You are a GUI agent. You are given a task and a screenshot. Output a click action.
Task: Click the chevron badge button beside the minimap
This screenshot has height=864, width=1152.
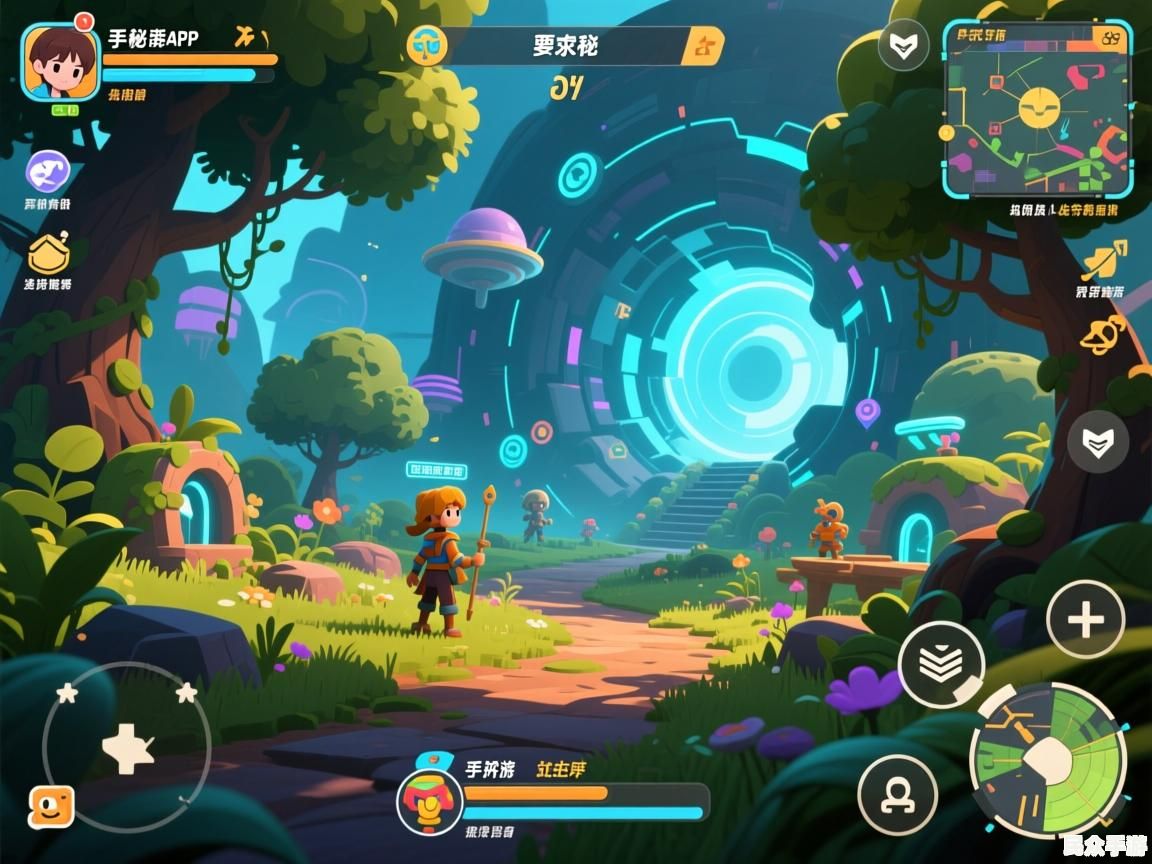(902, 46)
